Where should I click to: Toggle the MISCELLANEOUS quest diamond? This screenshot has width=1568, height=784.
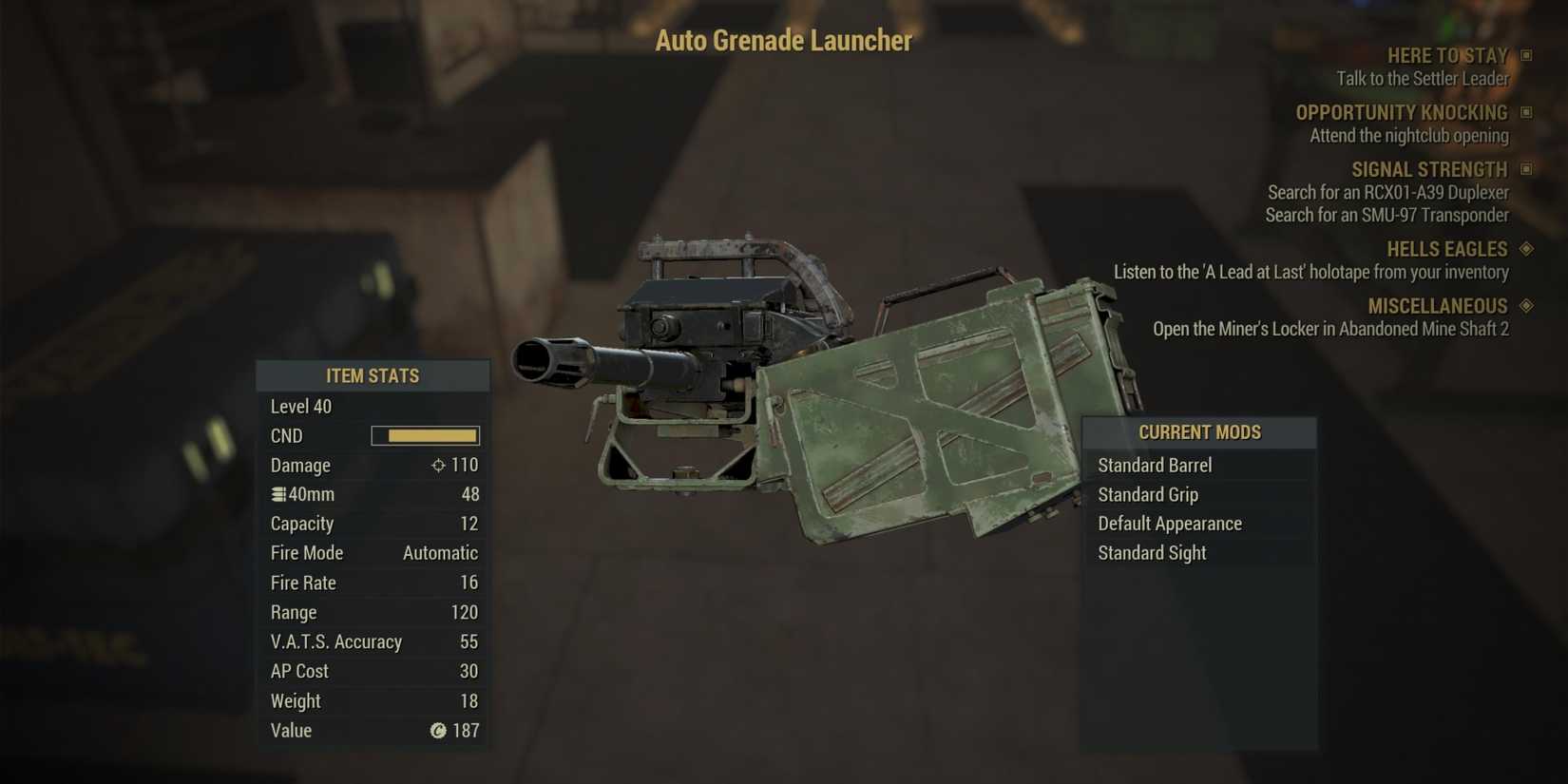pos(1528,306)
